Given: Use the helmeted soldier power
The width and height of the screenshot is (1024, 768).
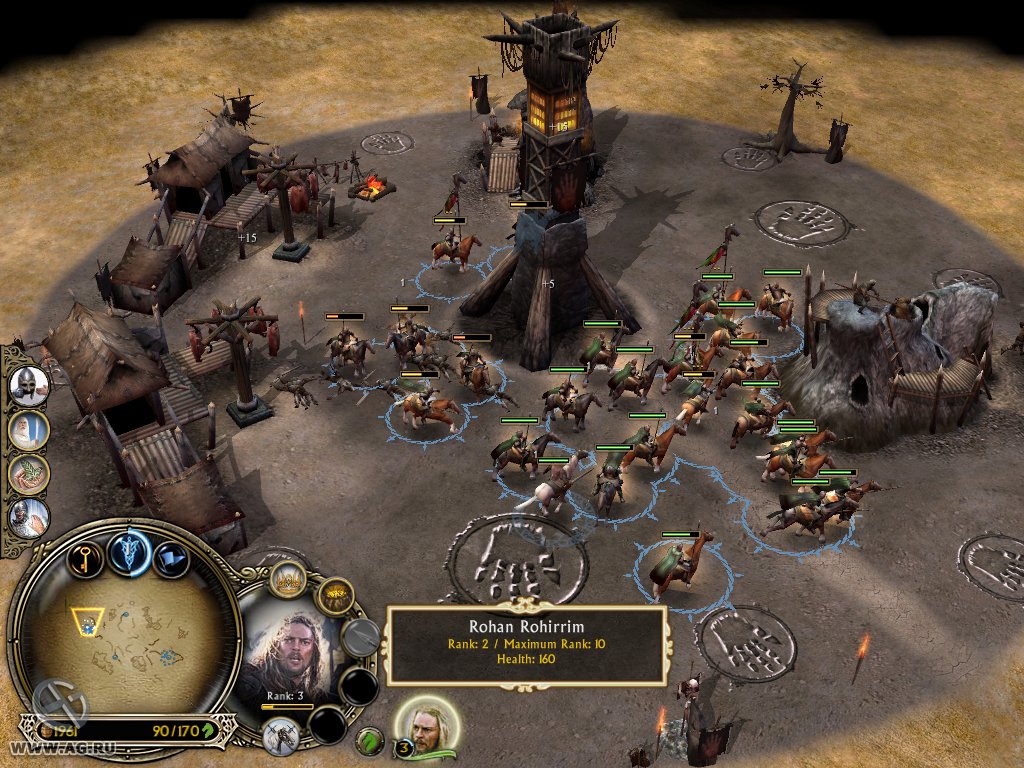Looking at the screenshot, I should [29, 384].
